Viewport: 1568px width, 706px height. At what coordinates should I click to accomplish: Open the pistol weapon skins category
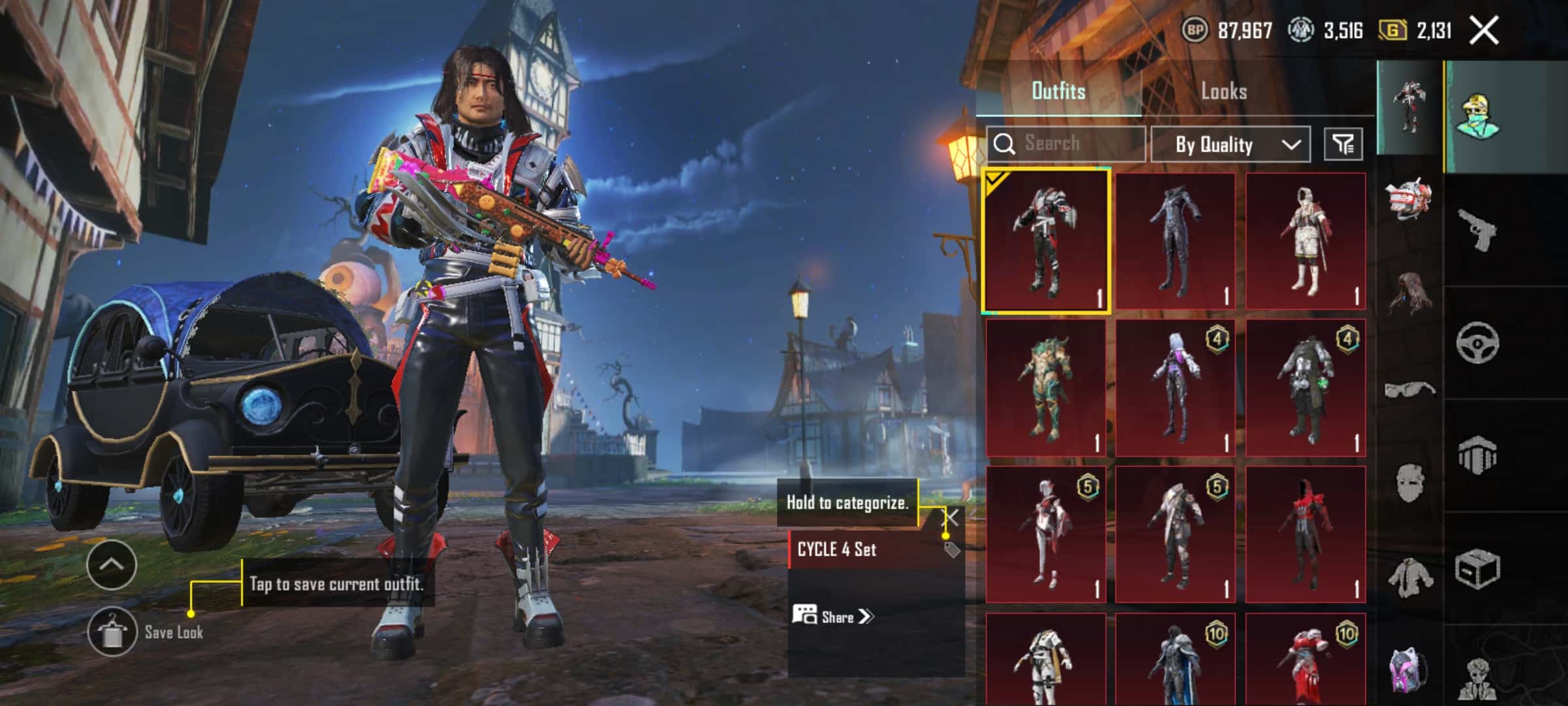pyautogui.click(x=1477, y=229)
